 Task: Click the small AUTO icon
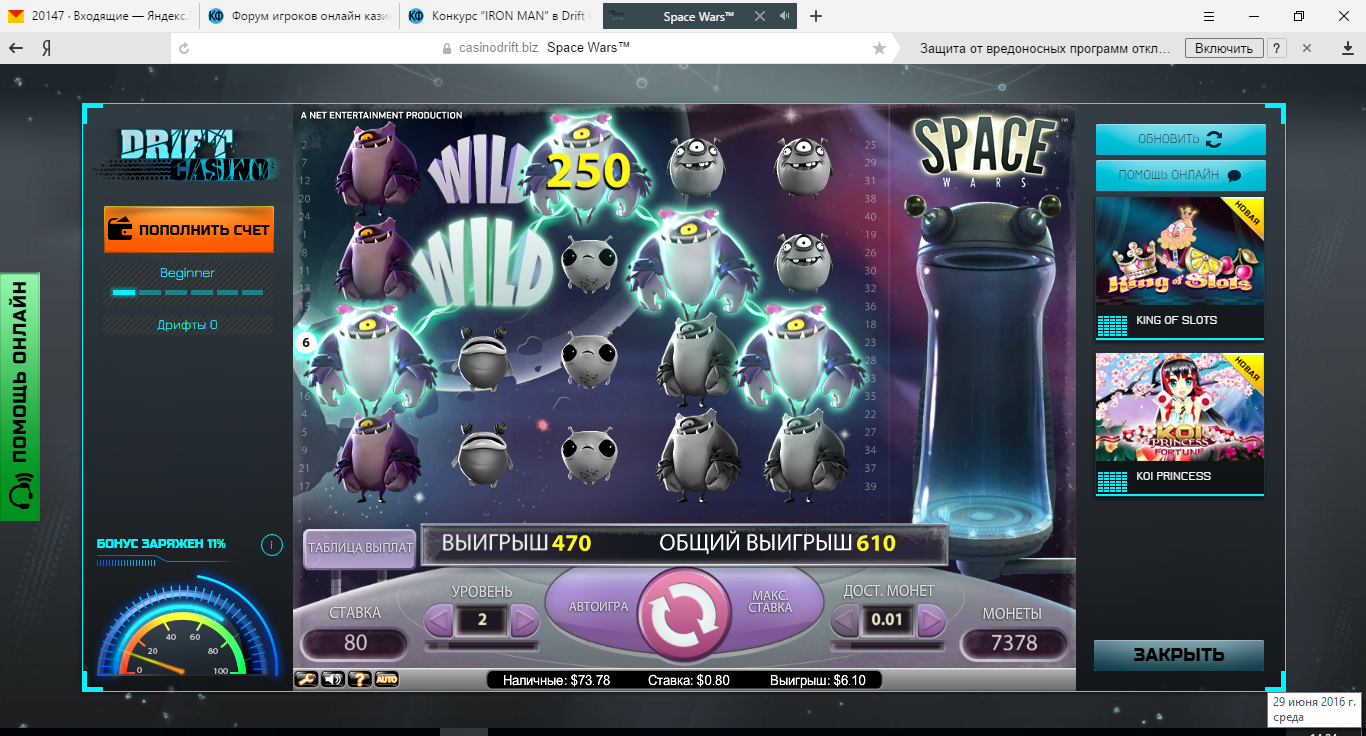(x=387, y=680)
